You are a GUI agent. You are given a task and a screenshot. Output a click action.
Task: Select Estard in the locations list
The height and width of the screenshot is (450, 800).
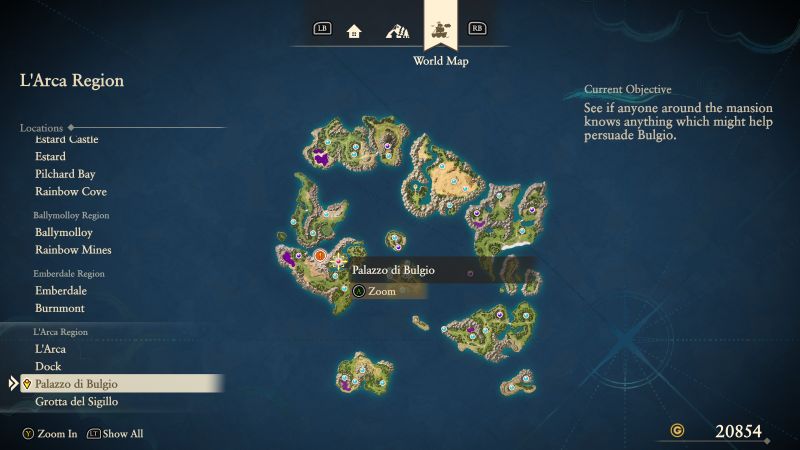point(50,156)
